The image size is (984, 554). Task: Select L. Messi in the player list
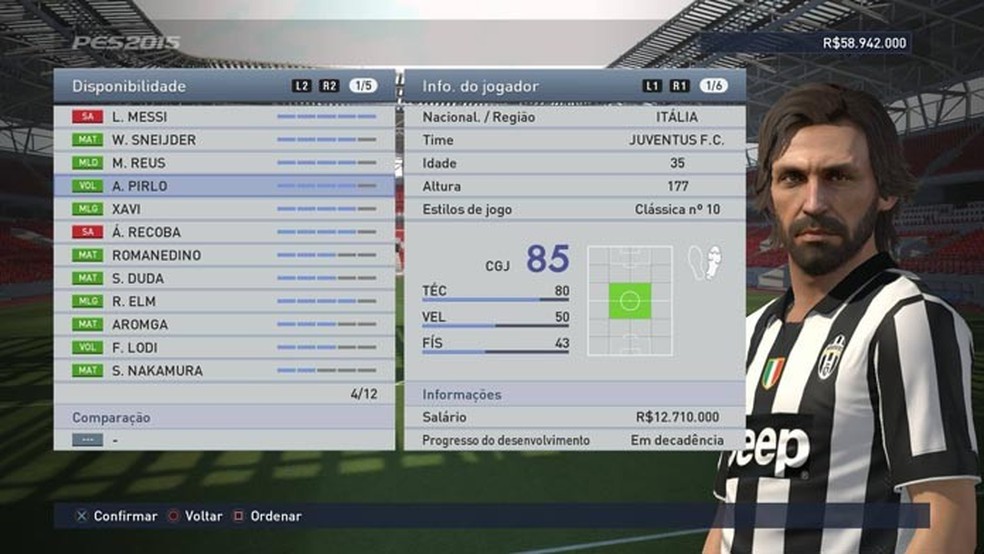225,117
